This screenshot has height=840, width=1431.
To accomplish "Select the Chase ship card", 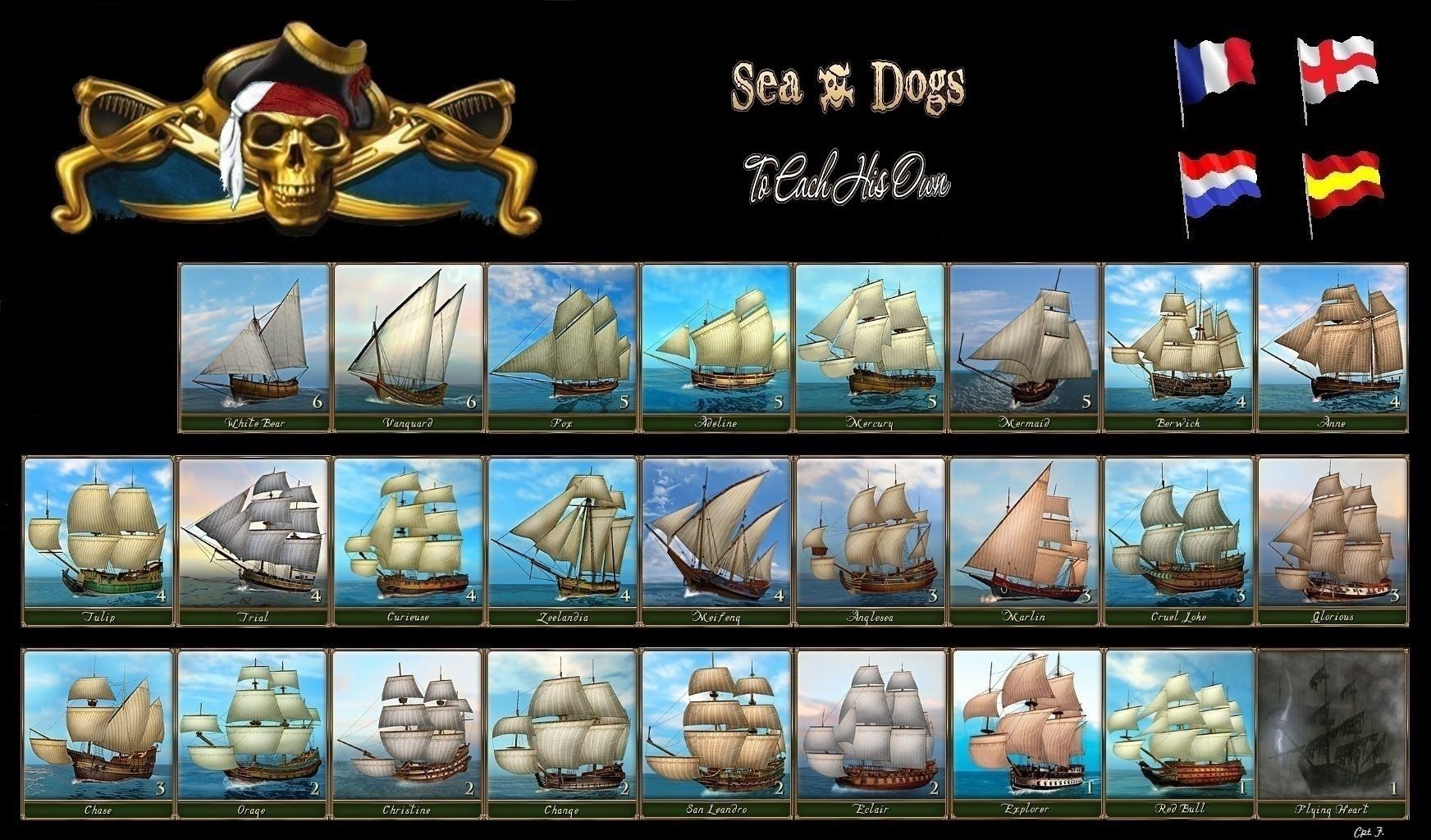I will click(x=98, y=733).
